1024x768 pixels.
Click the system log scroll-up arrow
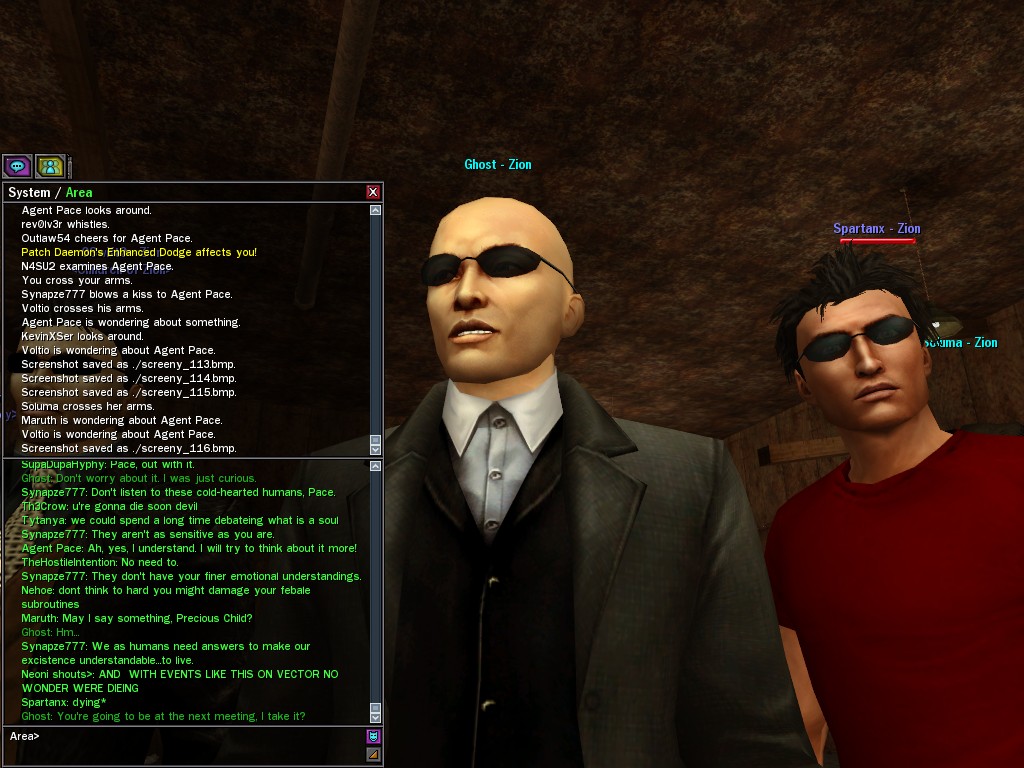pyautogui.click(x=375, y=210)
